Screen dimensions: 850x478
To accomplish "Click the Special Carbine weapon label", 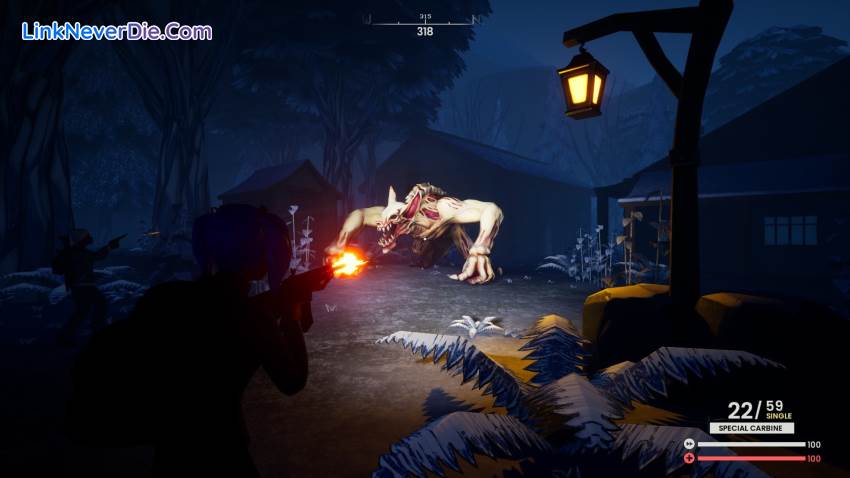I will (x=751, y=428).
